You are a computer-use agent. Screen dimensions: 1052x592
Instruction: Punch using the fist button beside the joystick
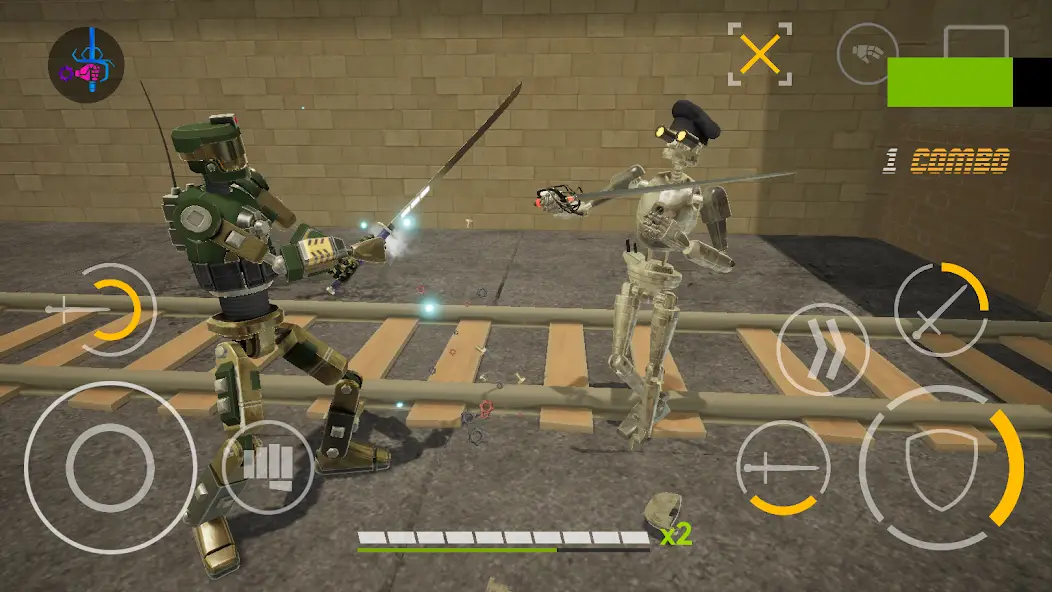pos(267,465)
